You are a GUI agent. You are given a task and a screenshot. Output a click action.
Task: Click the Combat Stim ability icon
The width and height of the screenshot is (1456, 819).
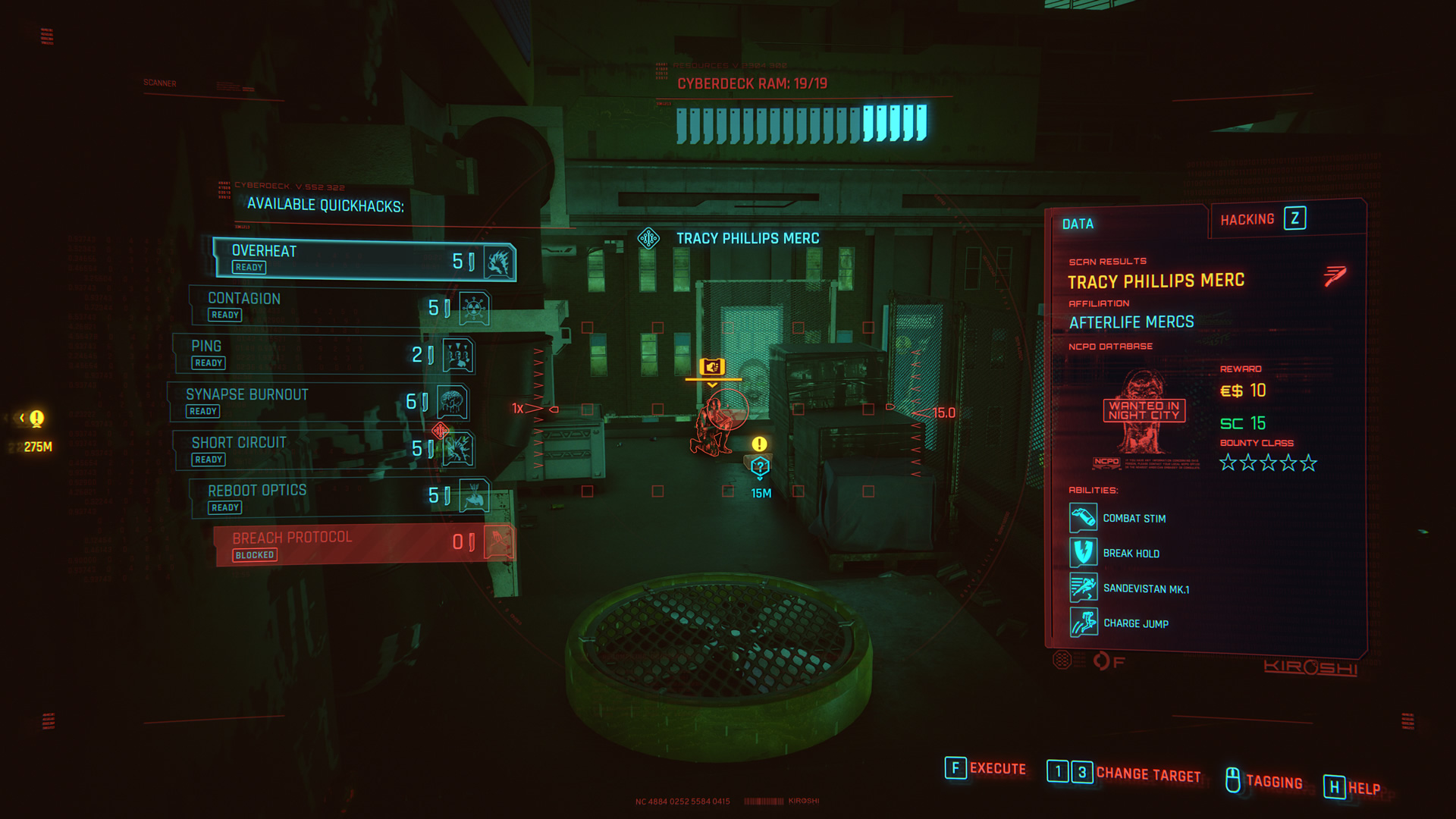(1084, 518)
